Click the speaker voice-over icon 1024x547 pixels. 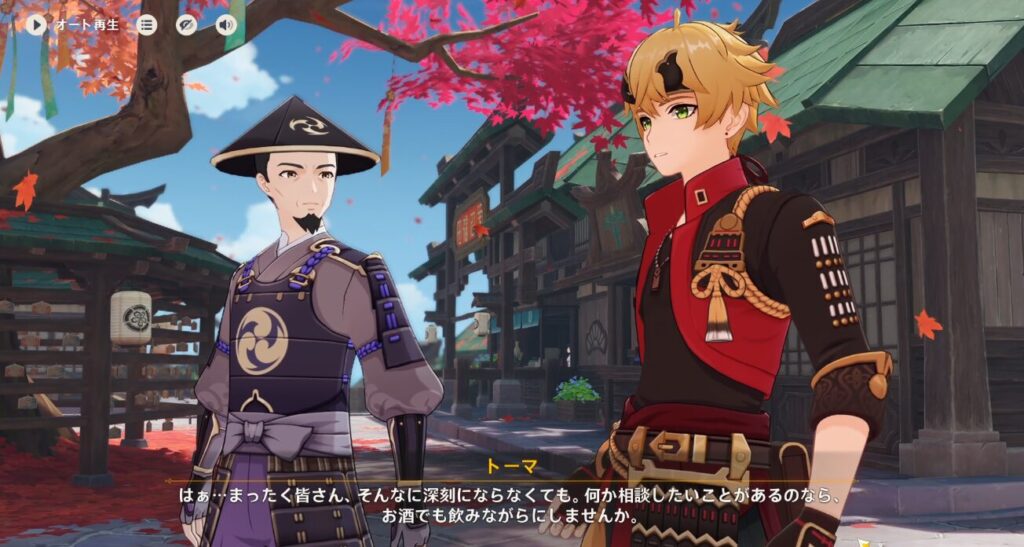227,24
